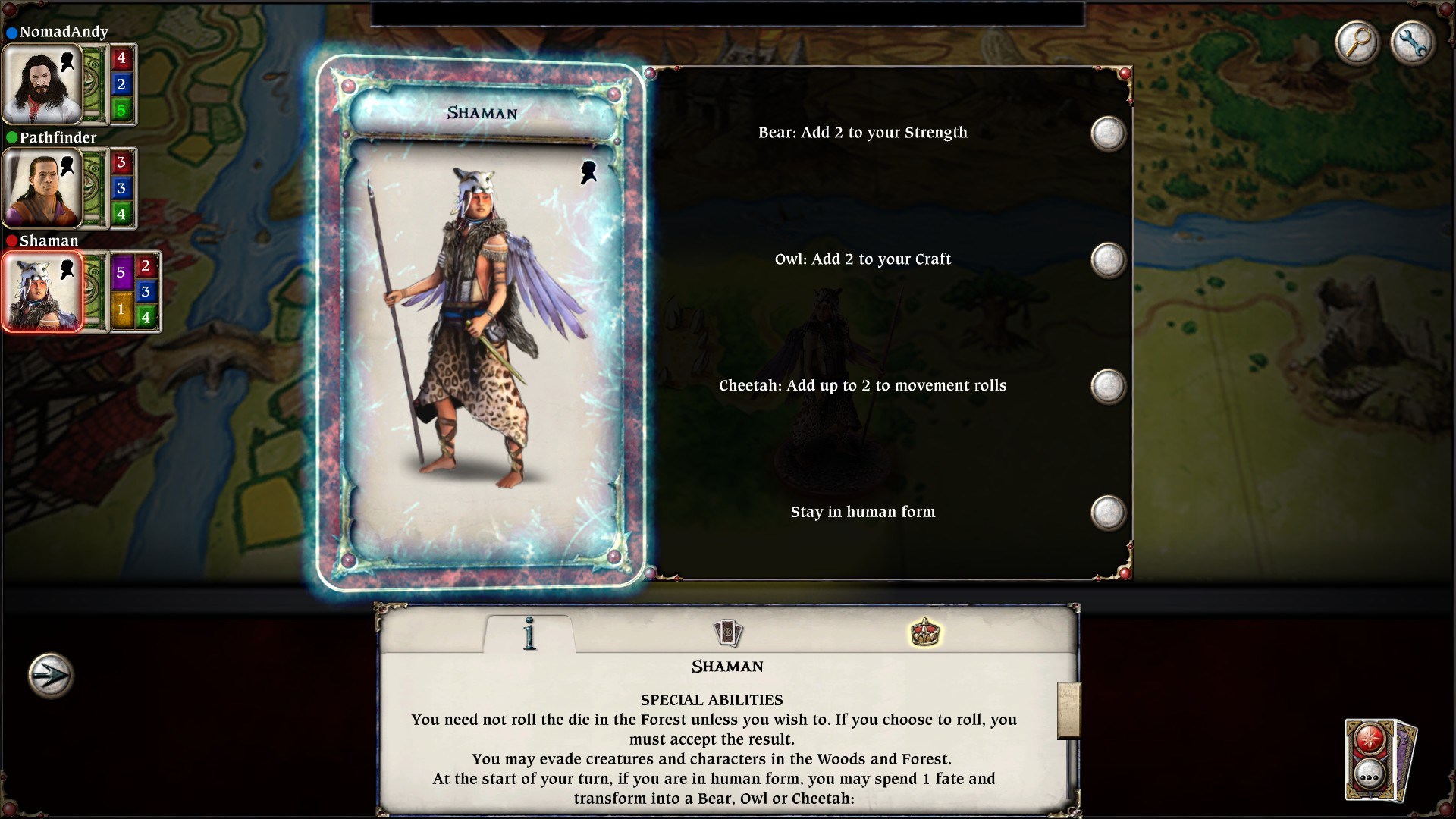This screenshot has height=819, width=1456.
Task: Select Owl: Add 2 to your Craft
Action: 1106,259
